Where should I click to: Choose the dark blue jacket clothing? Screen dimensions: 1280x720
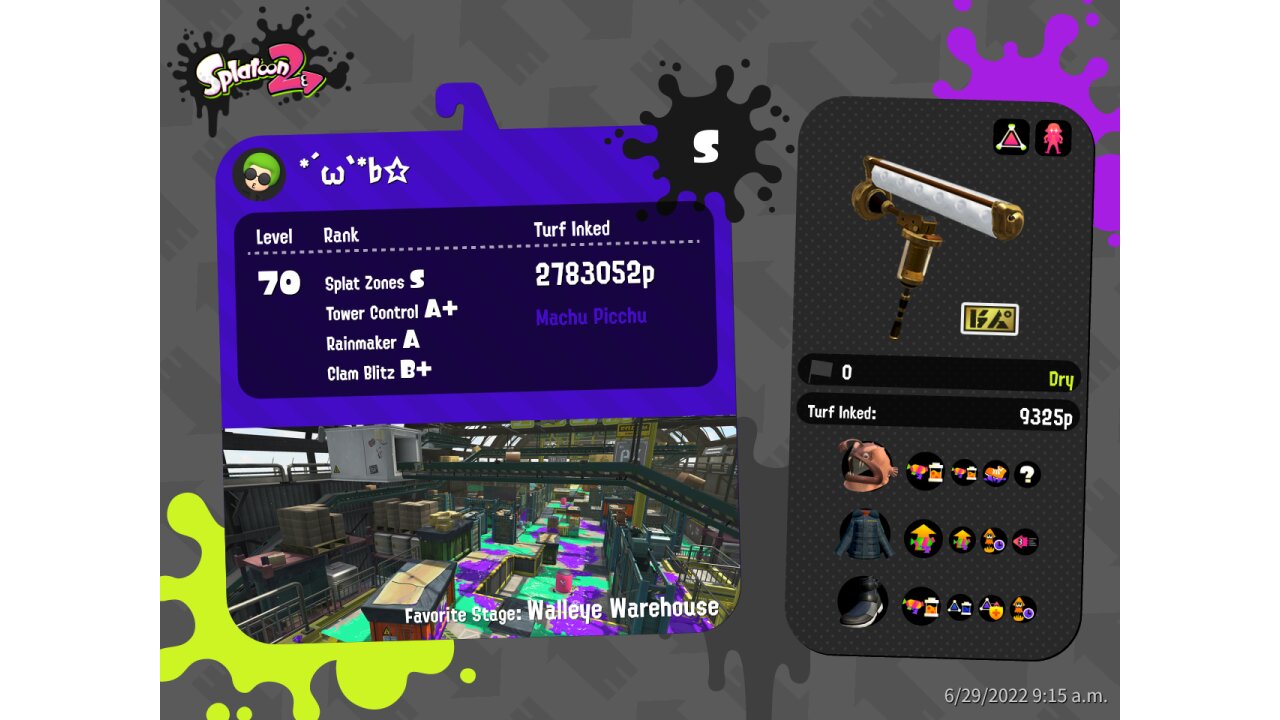point(866,536)
